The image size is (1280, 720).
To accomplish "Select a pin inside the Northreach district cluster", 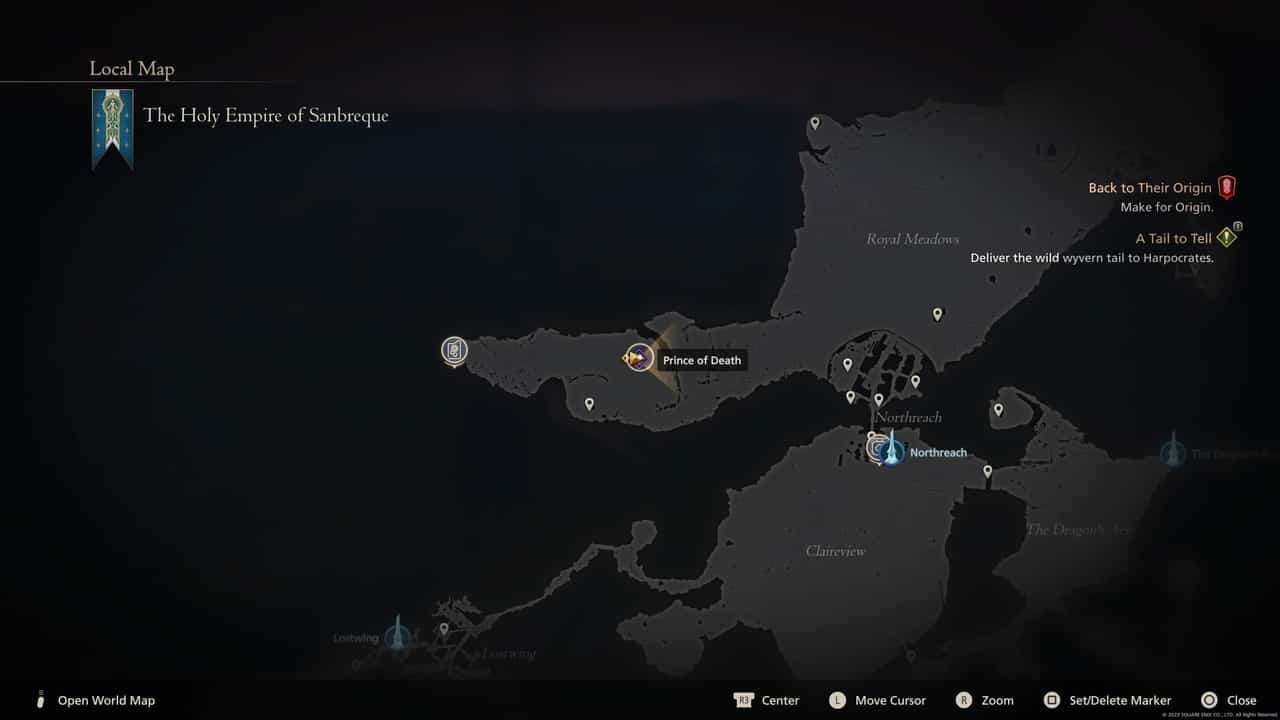I will click(849, 365).
